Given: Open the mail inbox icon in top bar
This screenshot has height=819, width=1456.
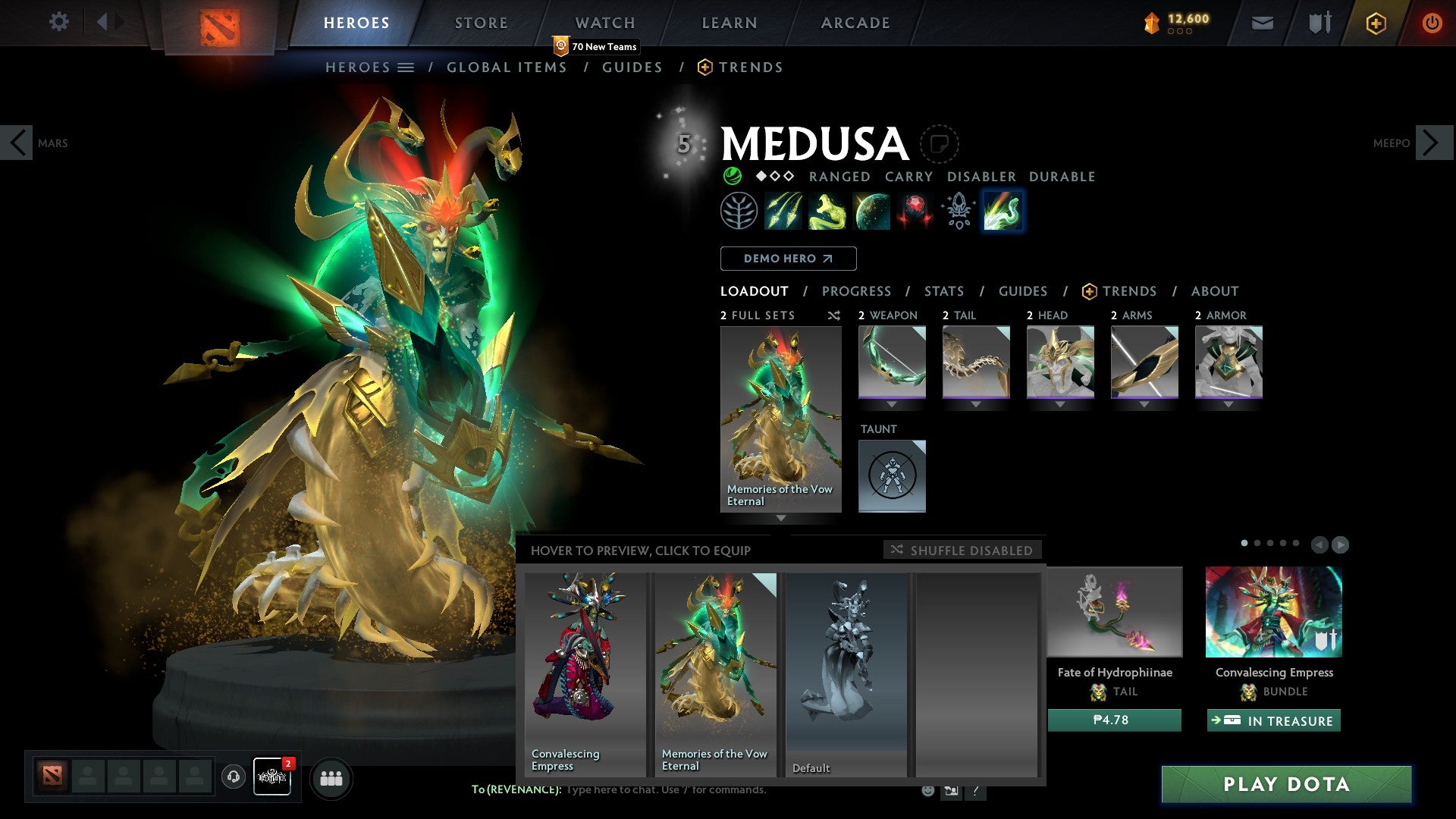Looking at the screenshot, I should tap(1262, 22).
